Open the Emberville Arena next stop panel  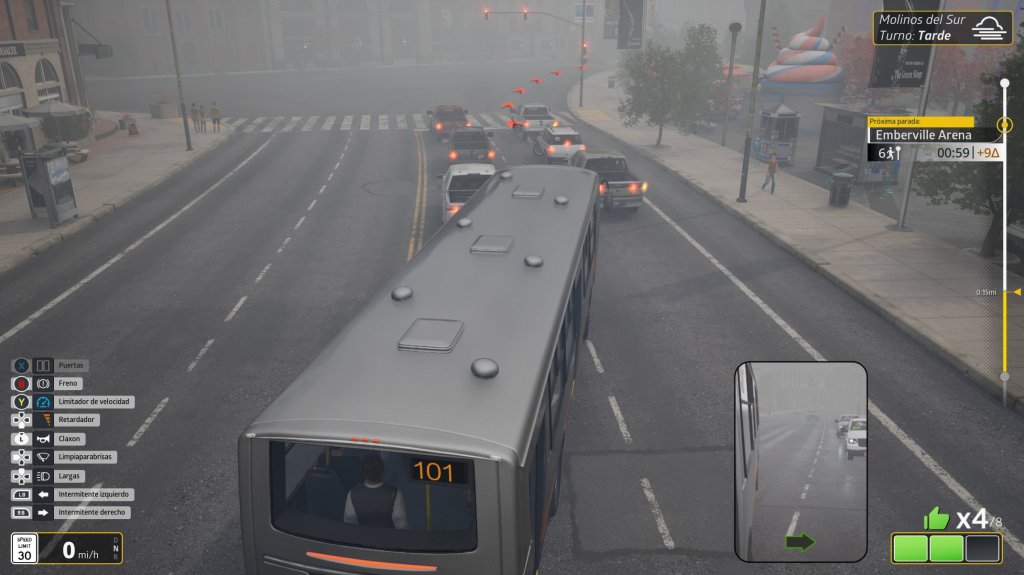tap(935, 135)
